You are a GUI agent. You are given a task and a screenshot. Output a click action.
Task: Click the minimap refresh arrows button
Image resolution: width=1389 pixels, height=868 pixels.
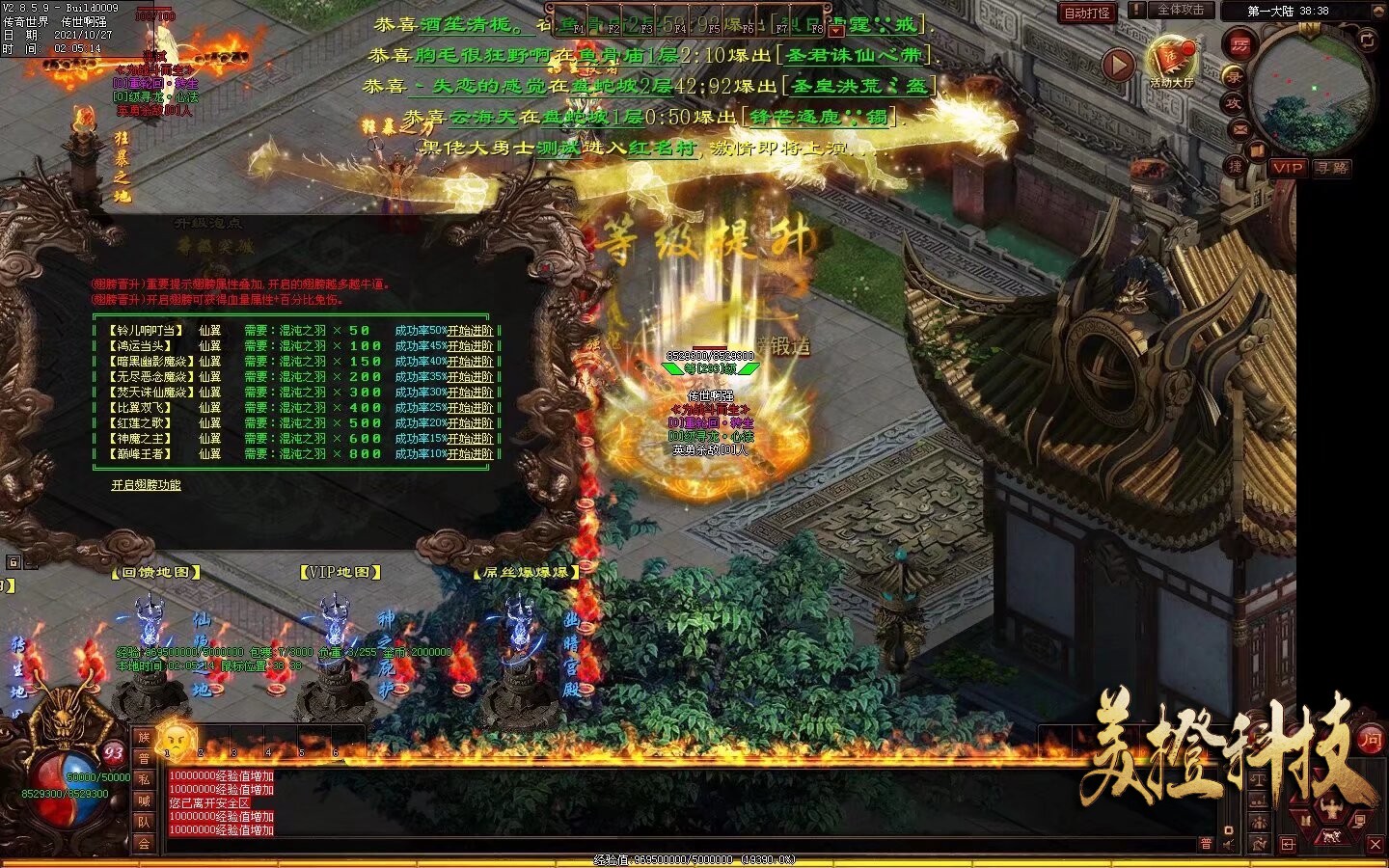point(1367,40)
